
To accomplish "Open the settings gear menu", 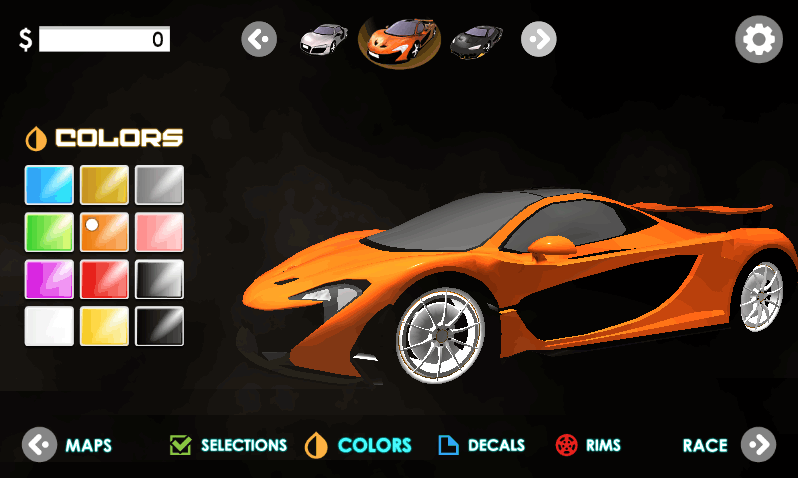I will [x=758, y=40].
